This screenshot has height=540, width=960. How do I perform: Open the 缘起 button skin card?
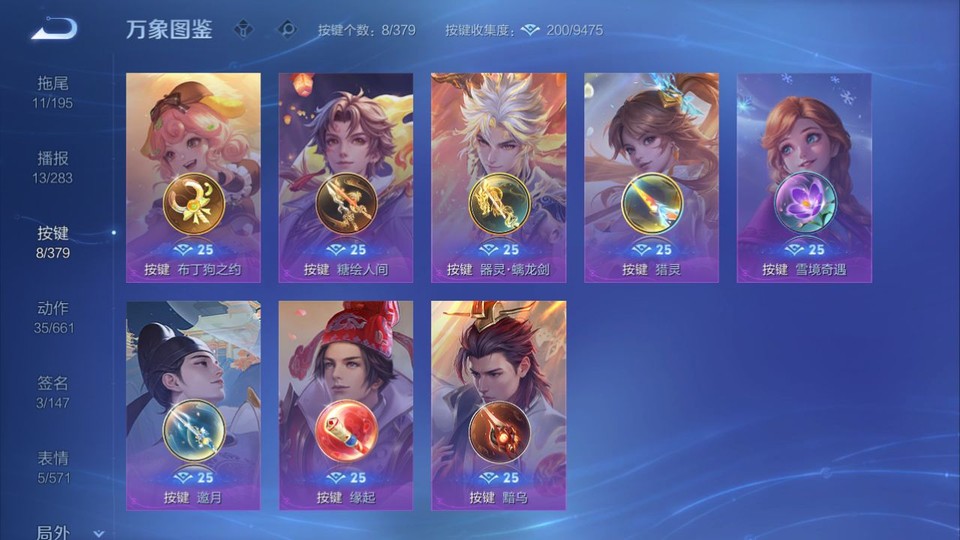[x=346, y=406]
